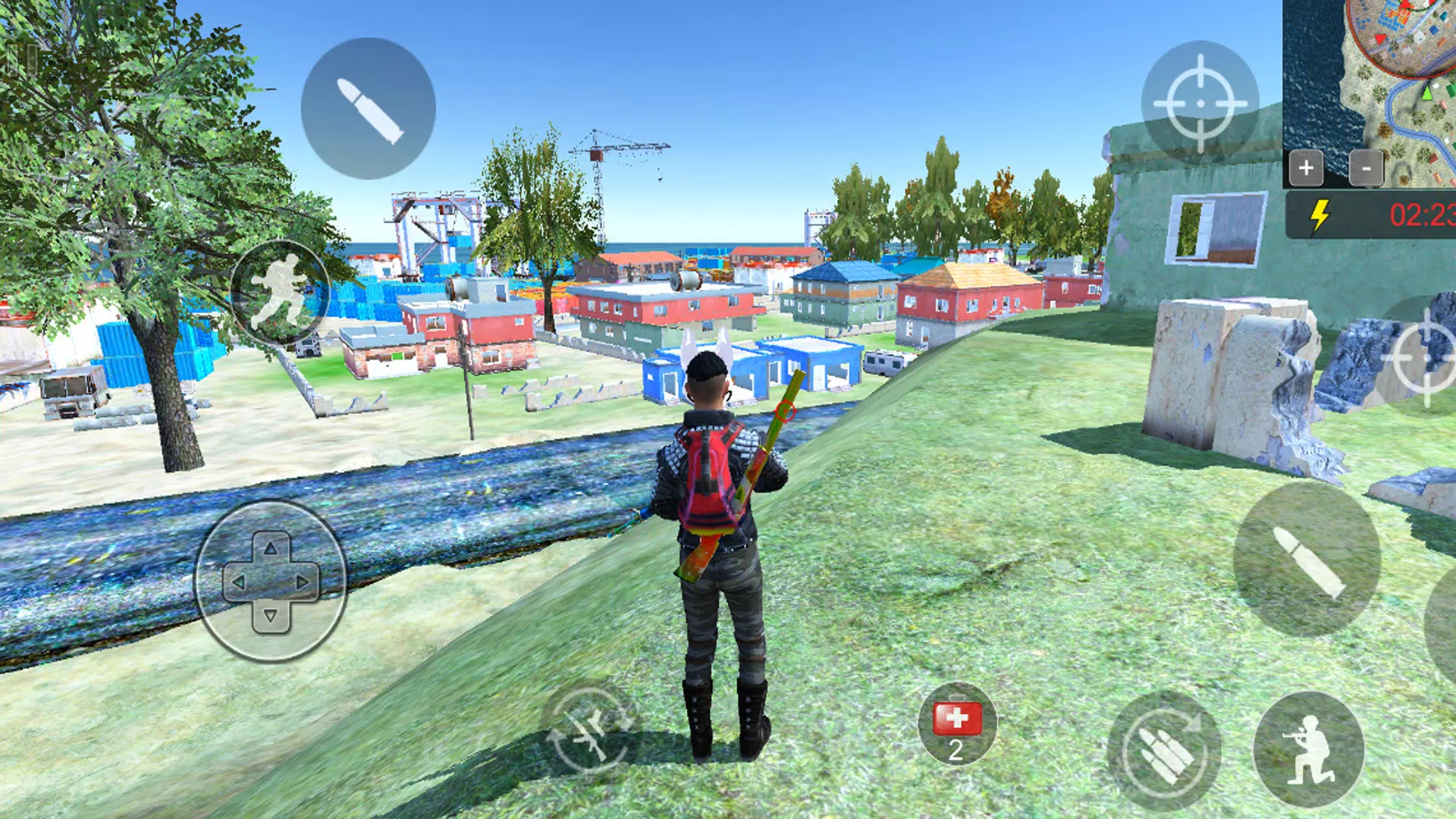
Task: Tap the yellow lightning energy icon
Action: pos(1319,216)
